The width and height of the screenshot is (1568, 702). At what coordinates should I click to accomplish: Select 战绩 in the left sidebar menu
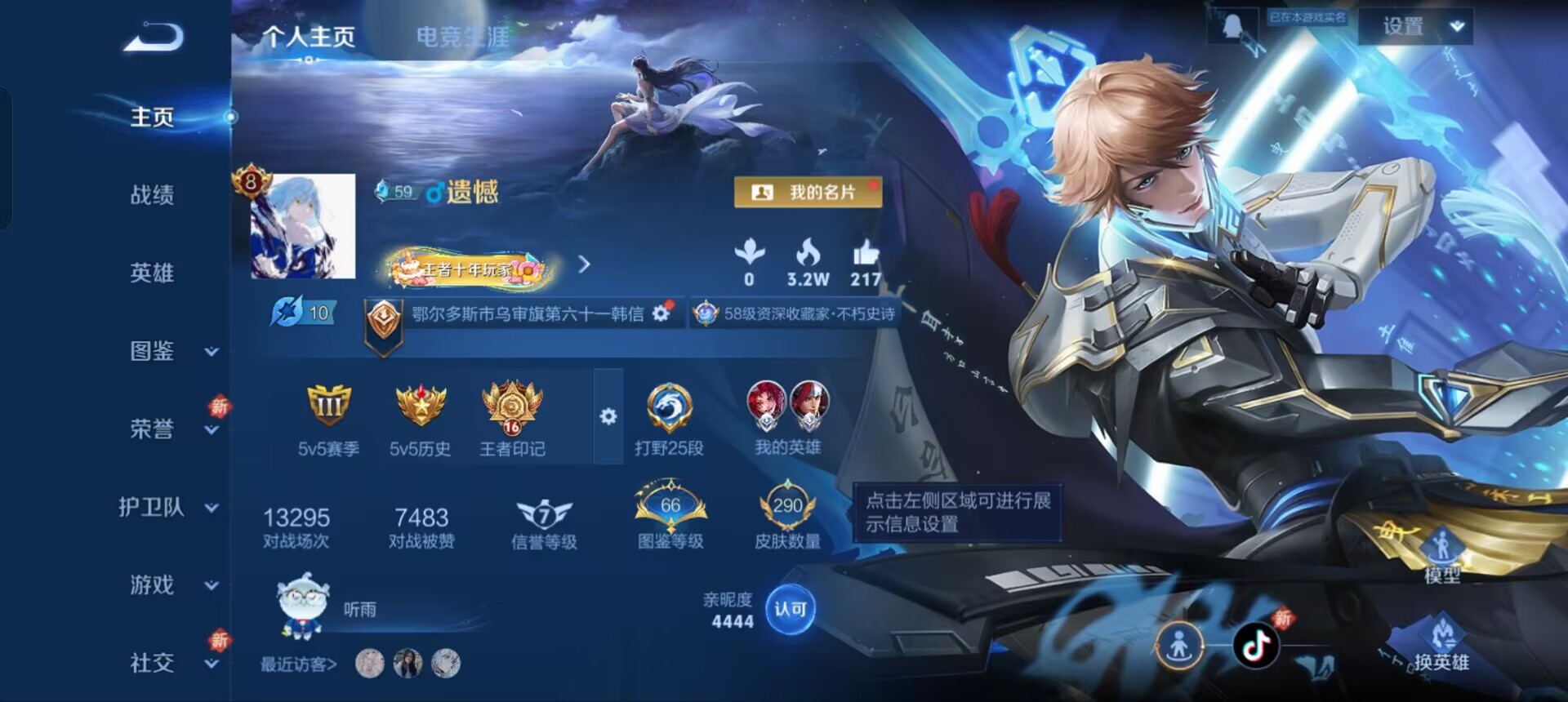(x=151, y=194)
